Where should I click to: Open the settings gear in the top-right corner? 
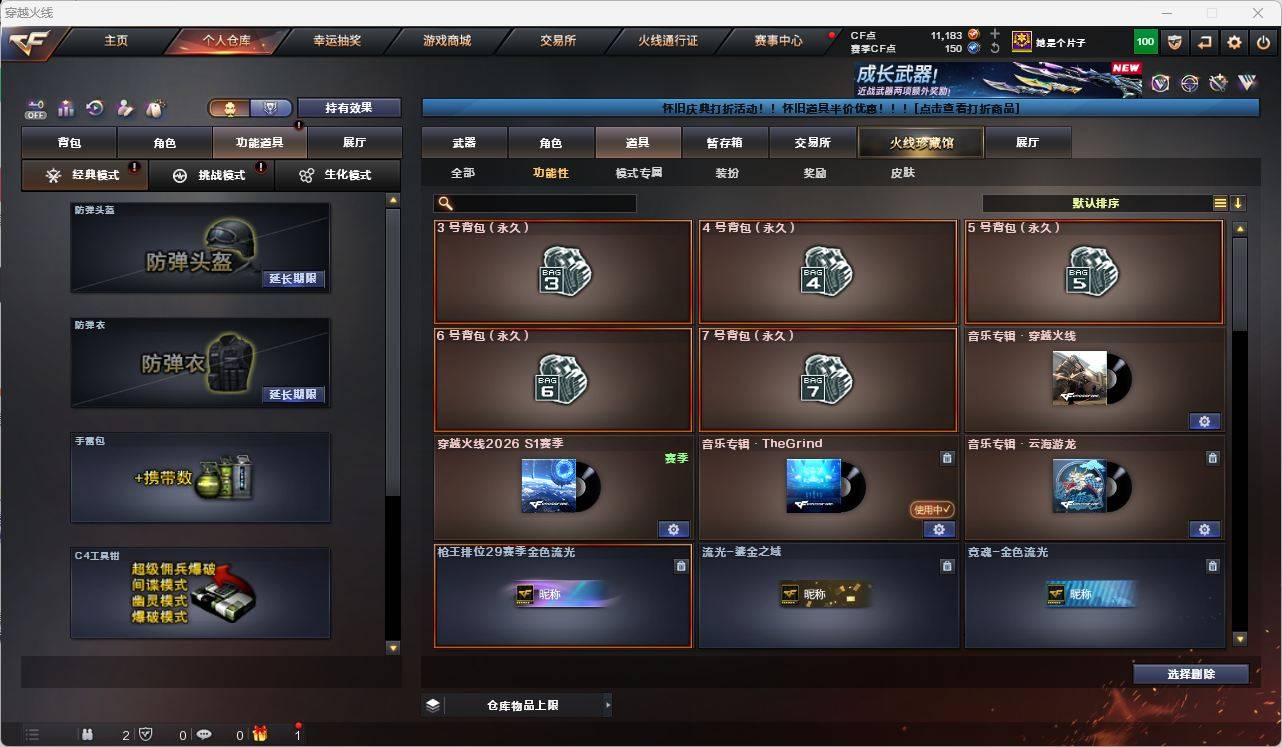[x=1233, y=42]
